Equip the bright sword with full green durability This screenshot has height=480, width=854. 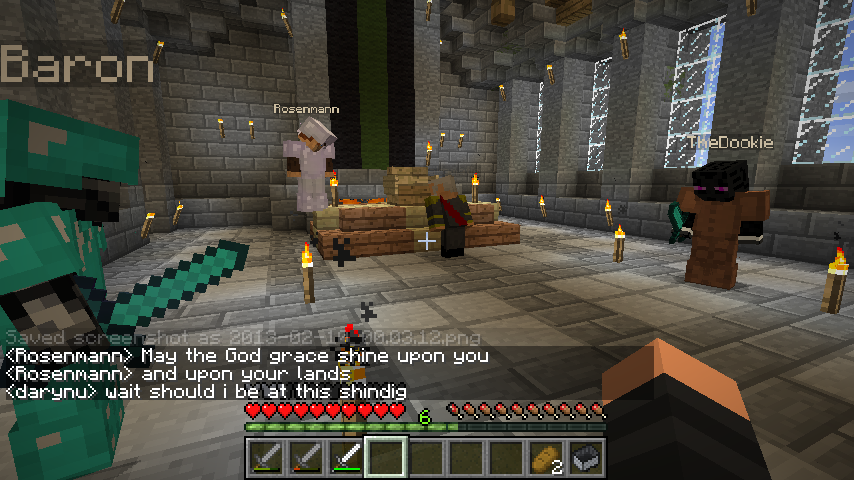click(345, 458)
